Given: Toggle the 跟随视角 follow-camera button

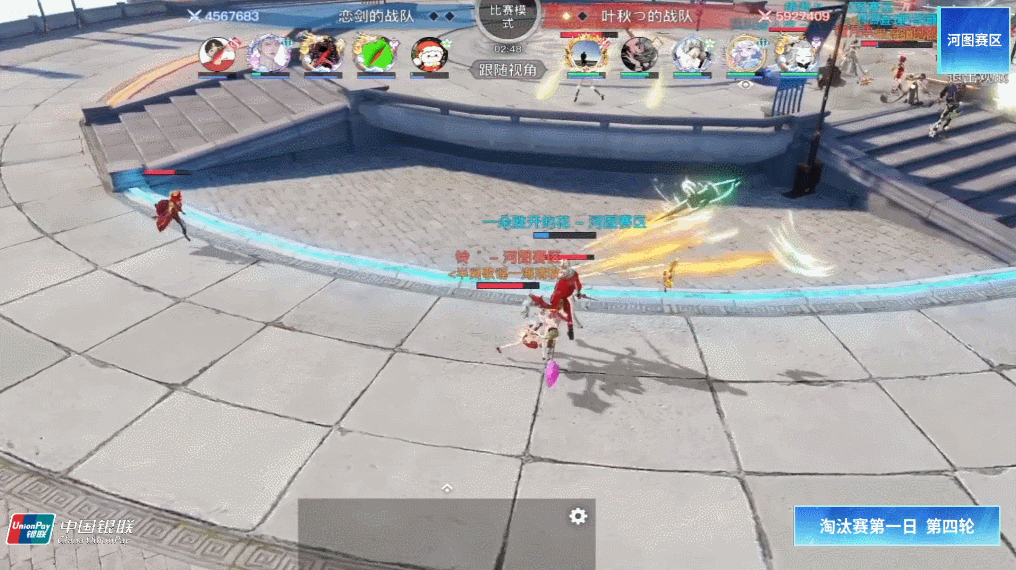Looking at the screenshot, I should click(508, 70).
